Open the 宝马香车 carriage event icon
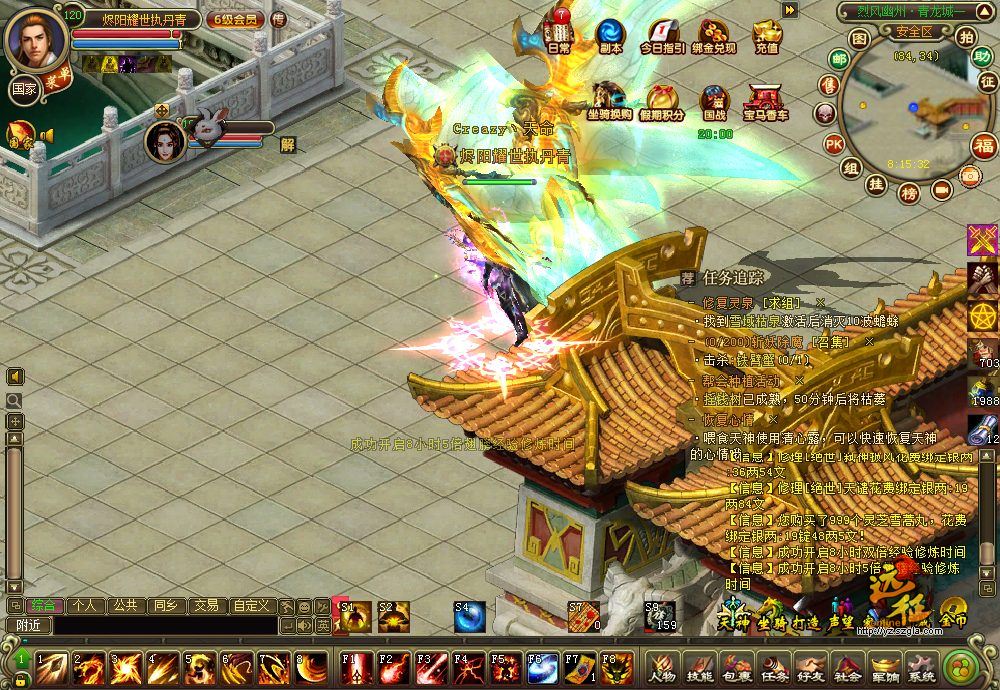The image size is (1000, 690). pos(765,101)
